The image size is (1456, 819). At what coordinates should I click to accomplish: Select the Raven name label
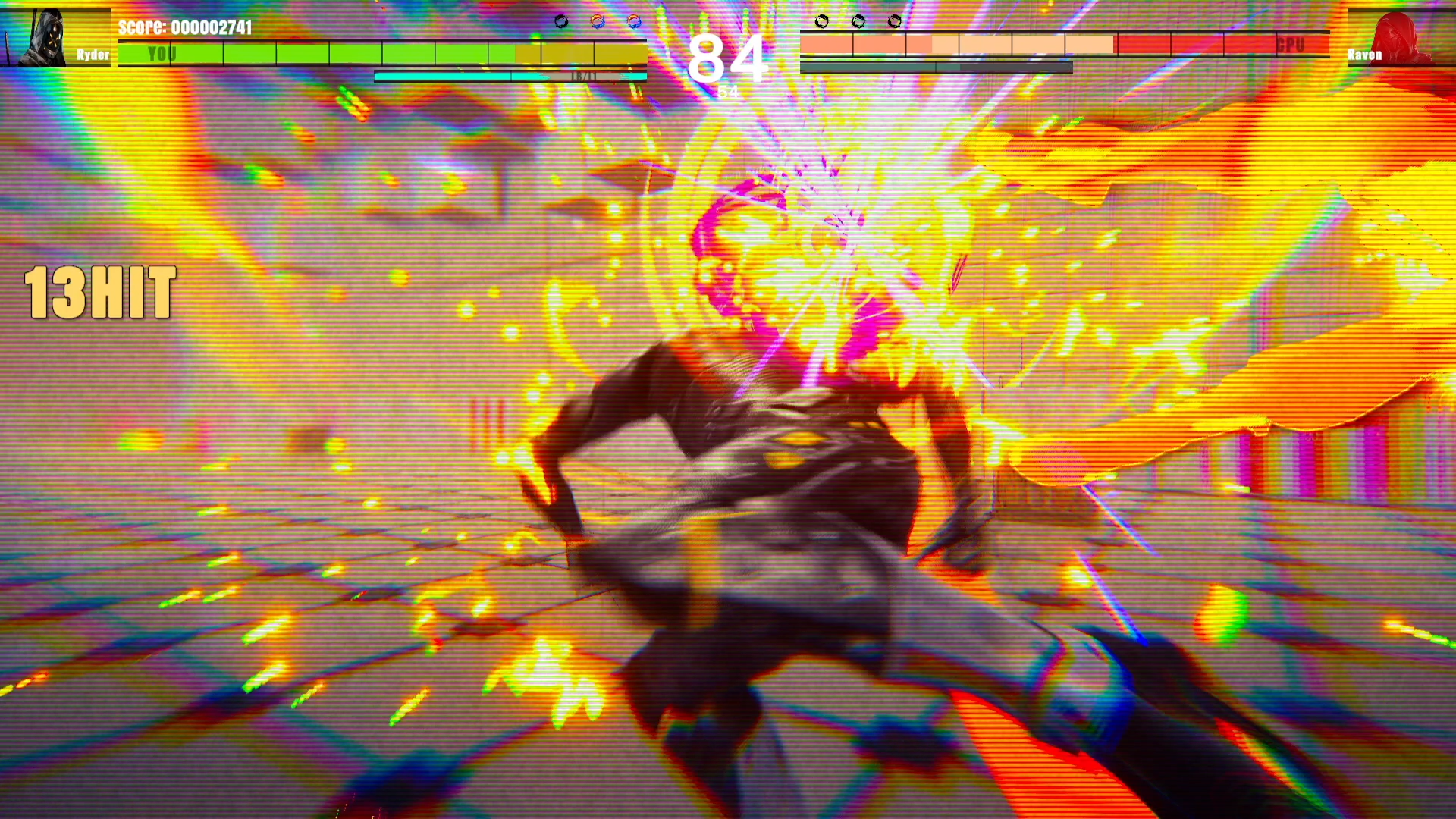click(x=1363, y=55)
